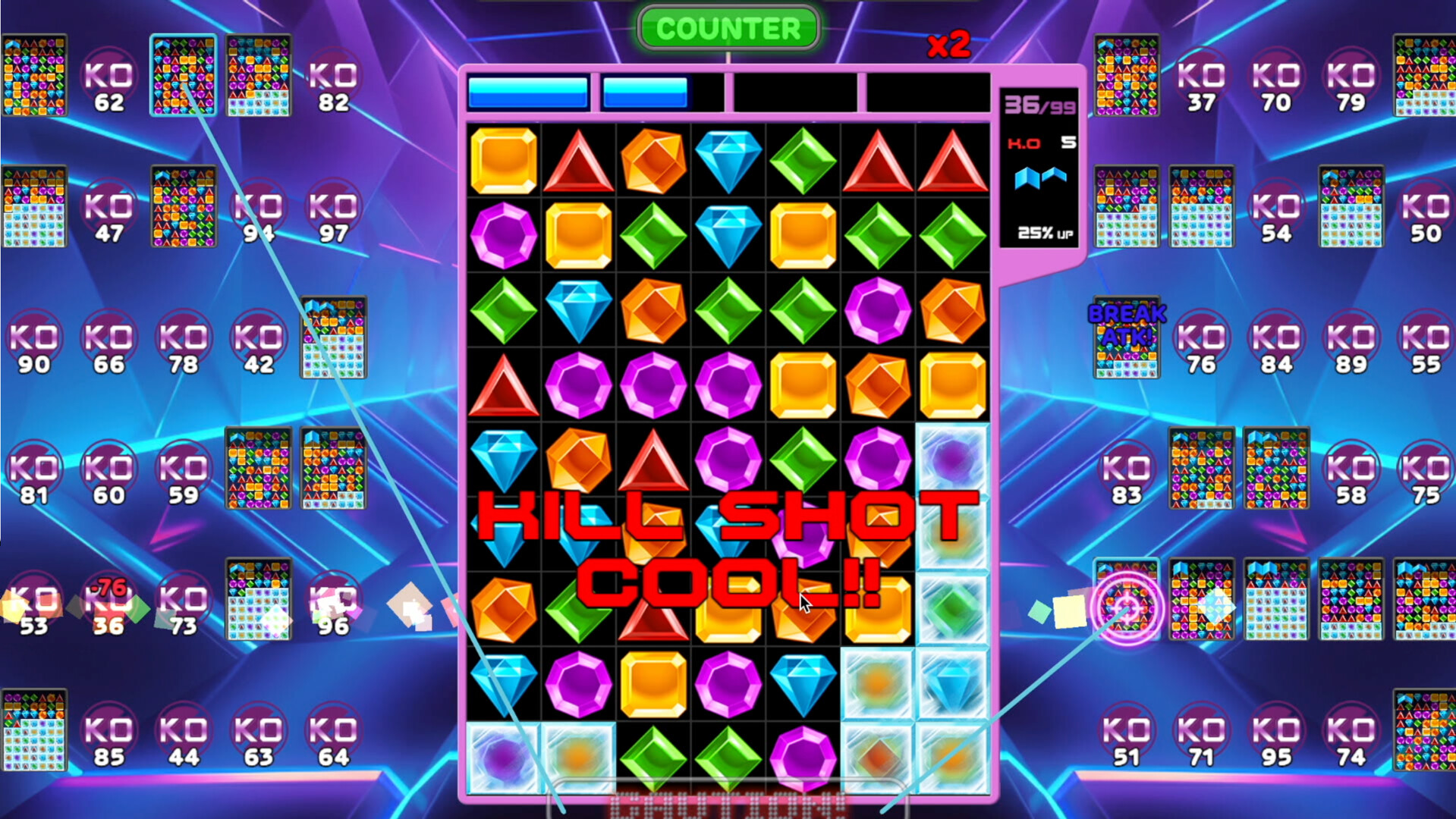Click the blue diamond gem in the top row
1456x819 pixels.
click(730, 161)
